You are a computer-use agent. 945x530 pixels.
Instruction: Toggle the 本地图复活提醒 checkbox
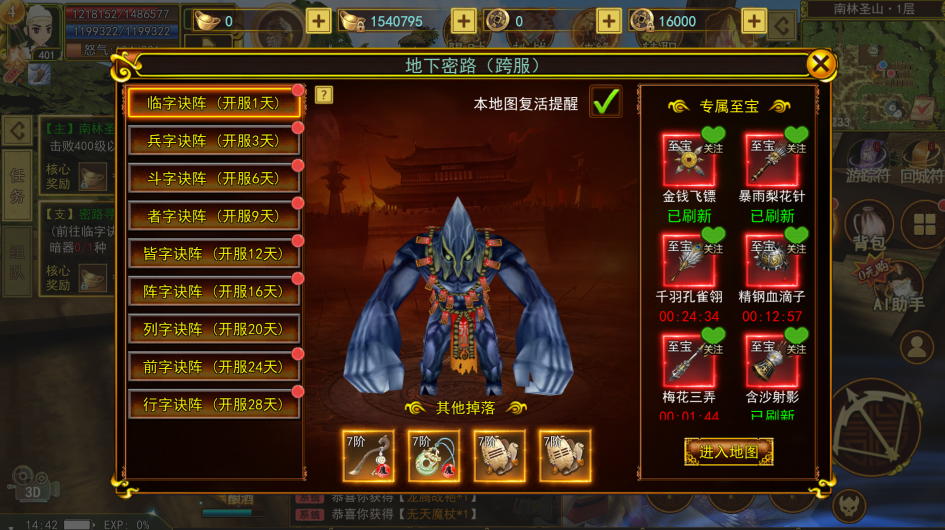point(605,102)
